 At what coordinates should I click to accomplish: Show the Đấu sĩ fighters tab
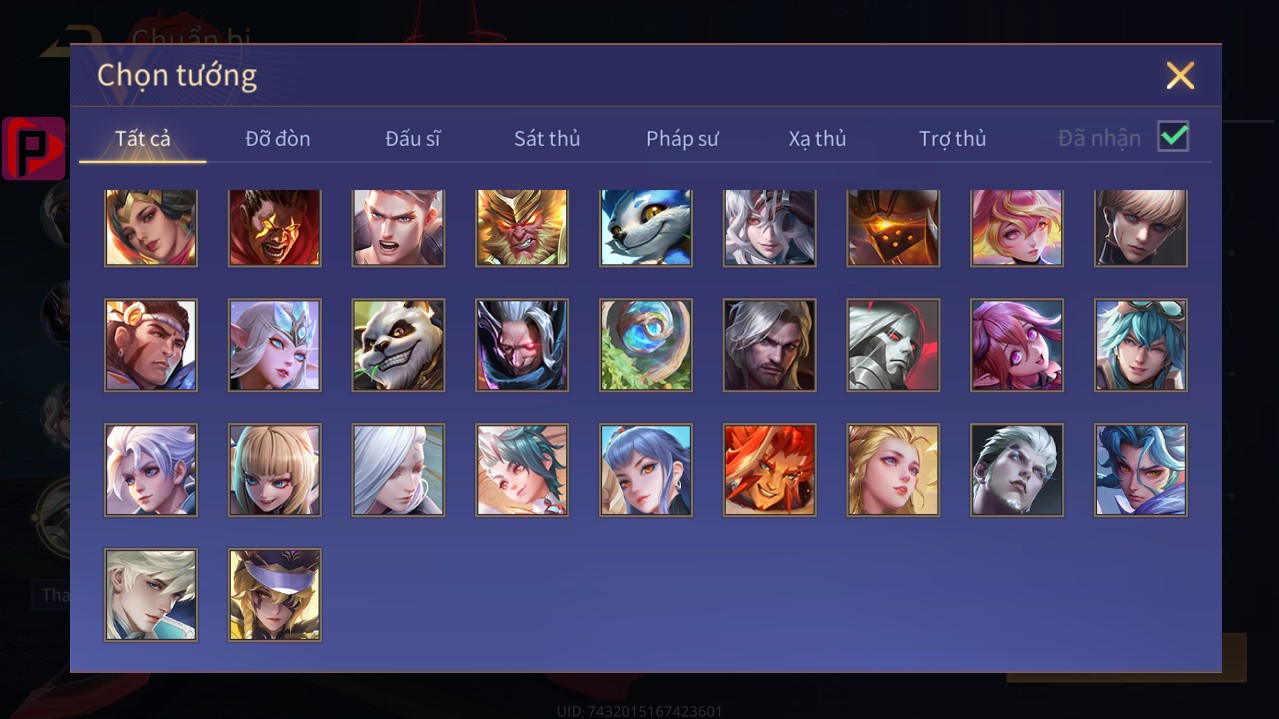click(x=412, y=139)
